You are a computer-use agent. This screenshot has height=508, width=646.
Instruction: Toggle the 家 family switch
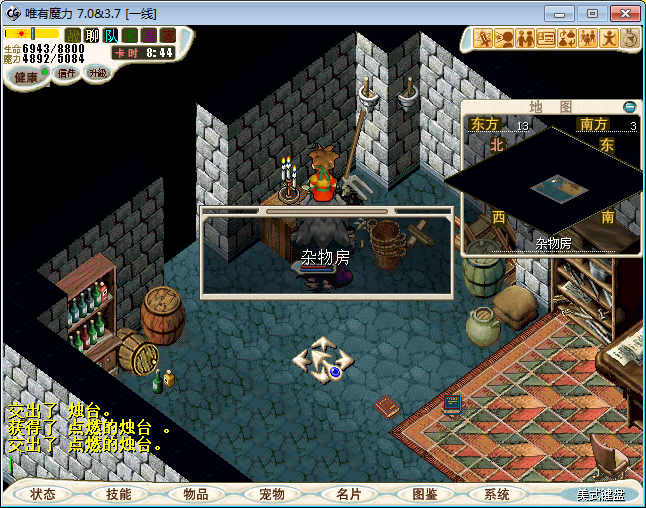point(167,35)
